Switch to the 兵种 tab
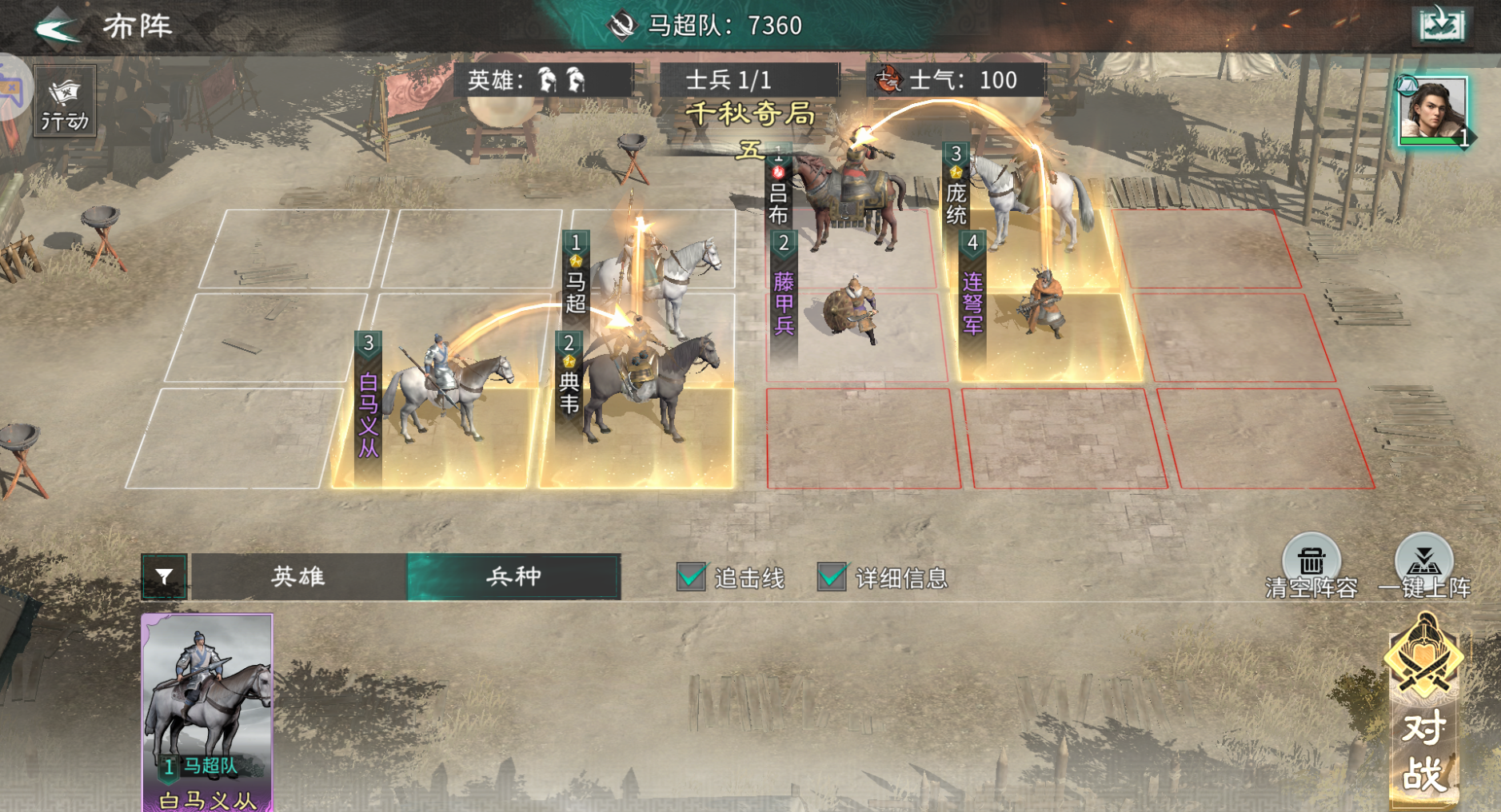The width and height of the screenshot is (1501, 812). click(512, 575)
